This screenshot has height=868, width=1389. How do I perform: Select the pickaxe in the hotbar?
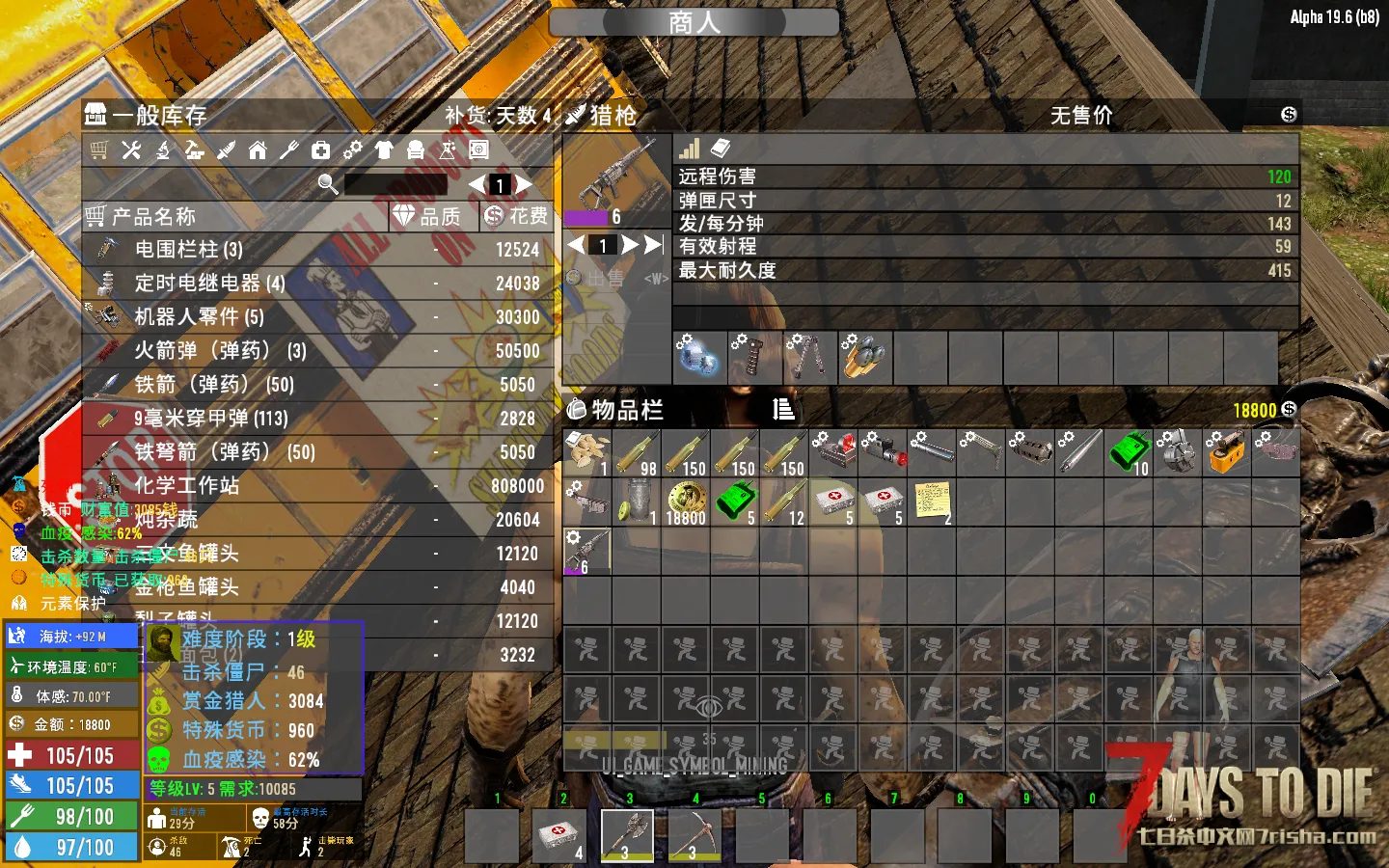[694, 835]
